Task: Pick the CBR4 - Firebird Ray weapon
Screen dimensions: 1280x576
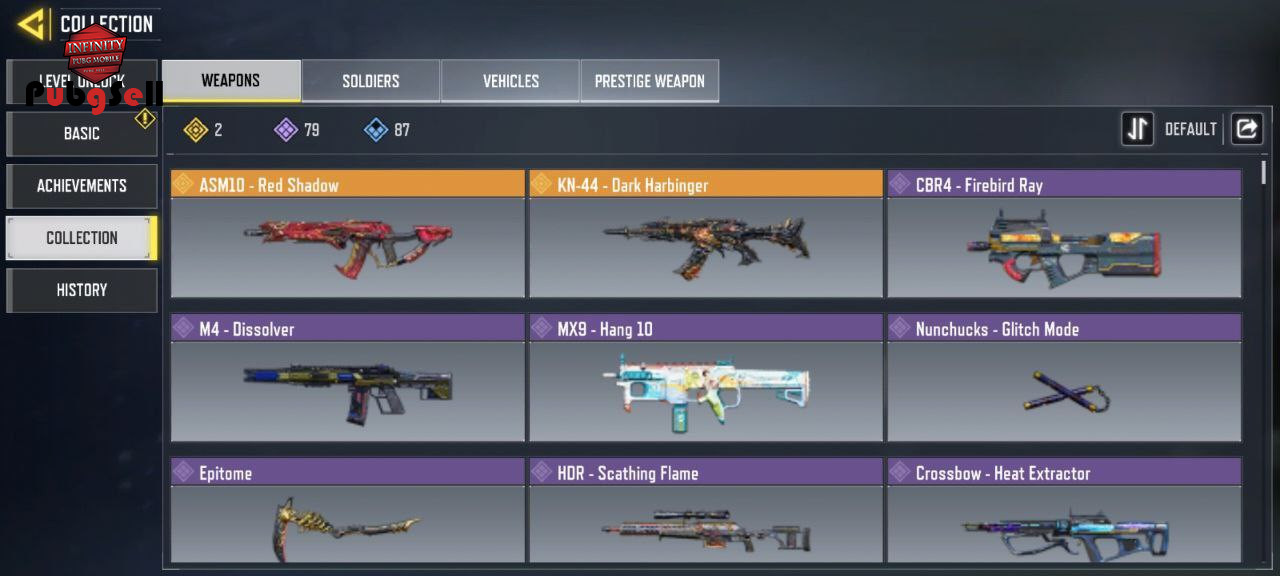Action: coord(1064,235)
